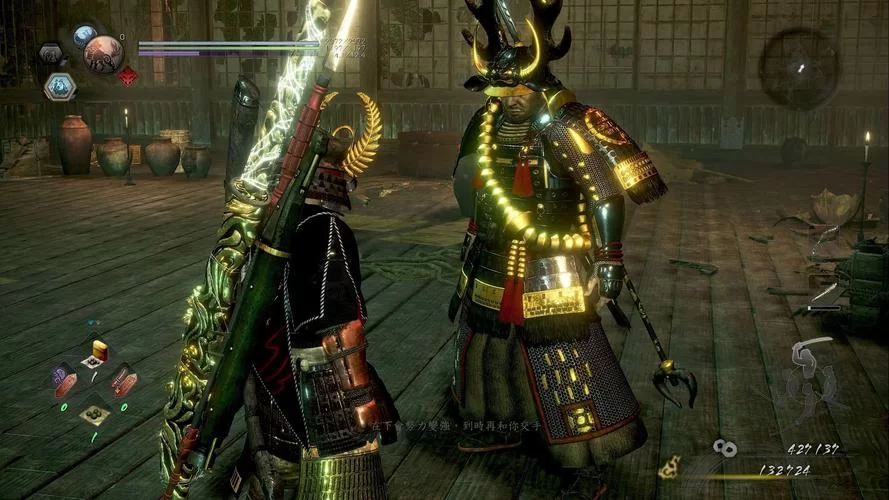Use the yellow elixir cup shortcut item
The width and height of the screenshot is (889, 500).
click(x=98, y=349)
